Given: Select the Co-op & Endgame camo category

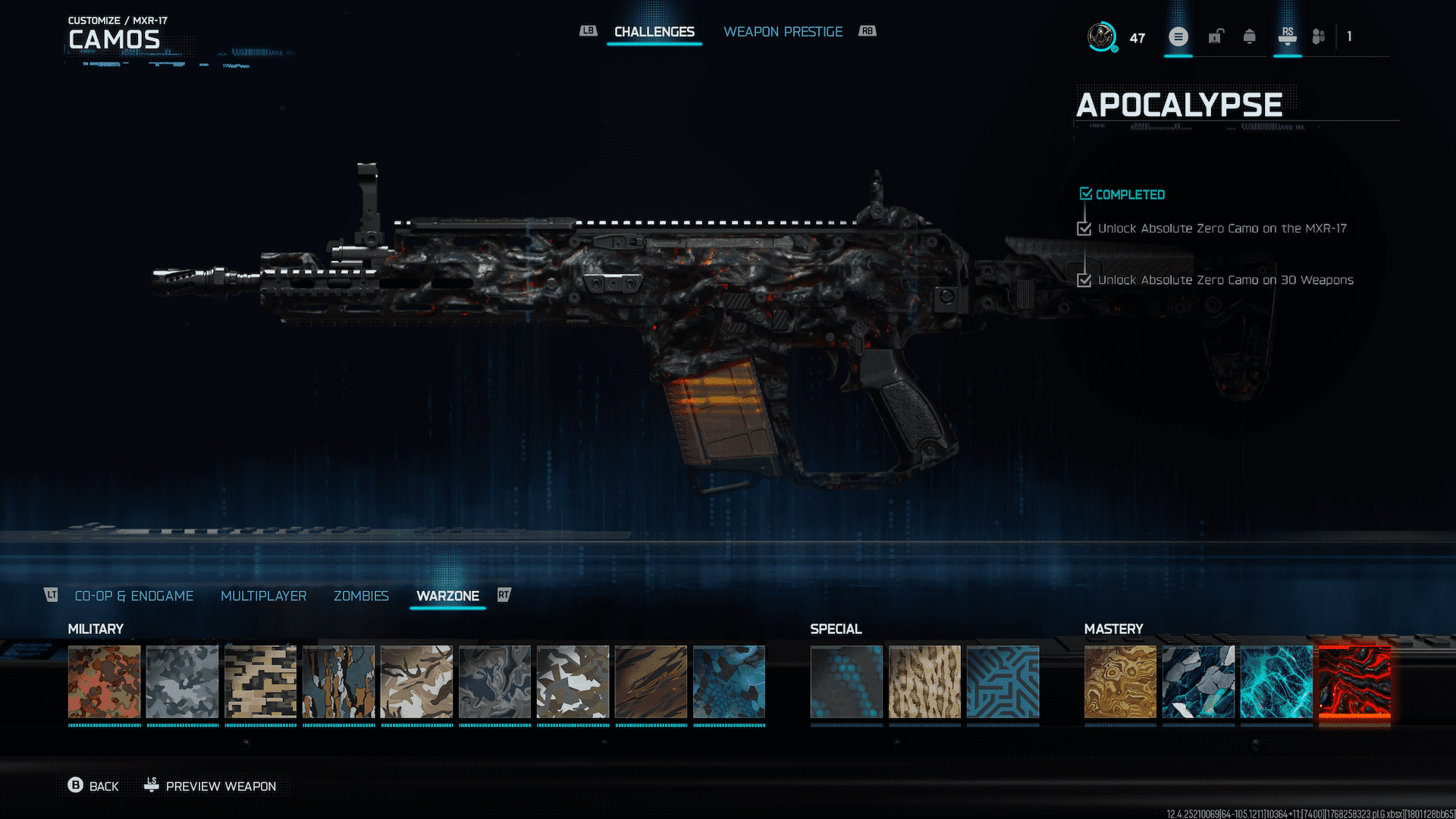Looking at the screenshot, I should click(x=133, y=596).
